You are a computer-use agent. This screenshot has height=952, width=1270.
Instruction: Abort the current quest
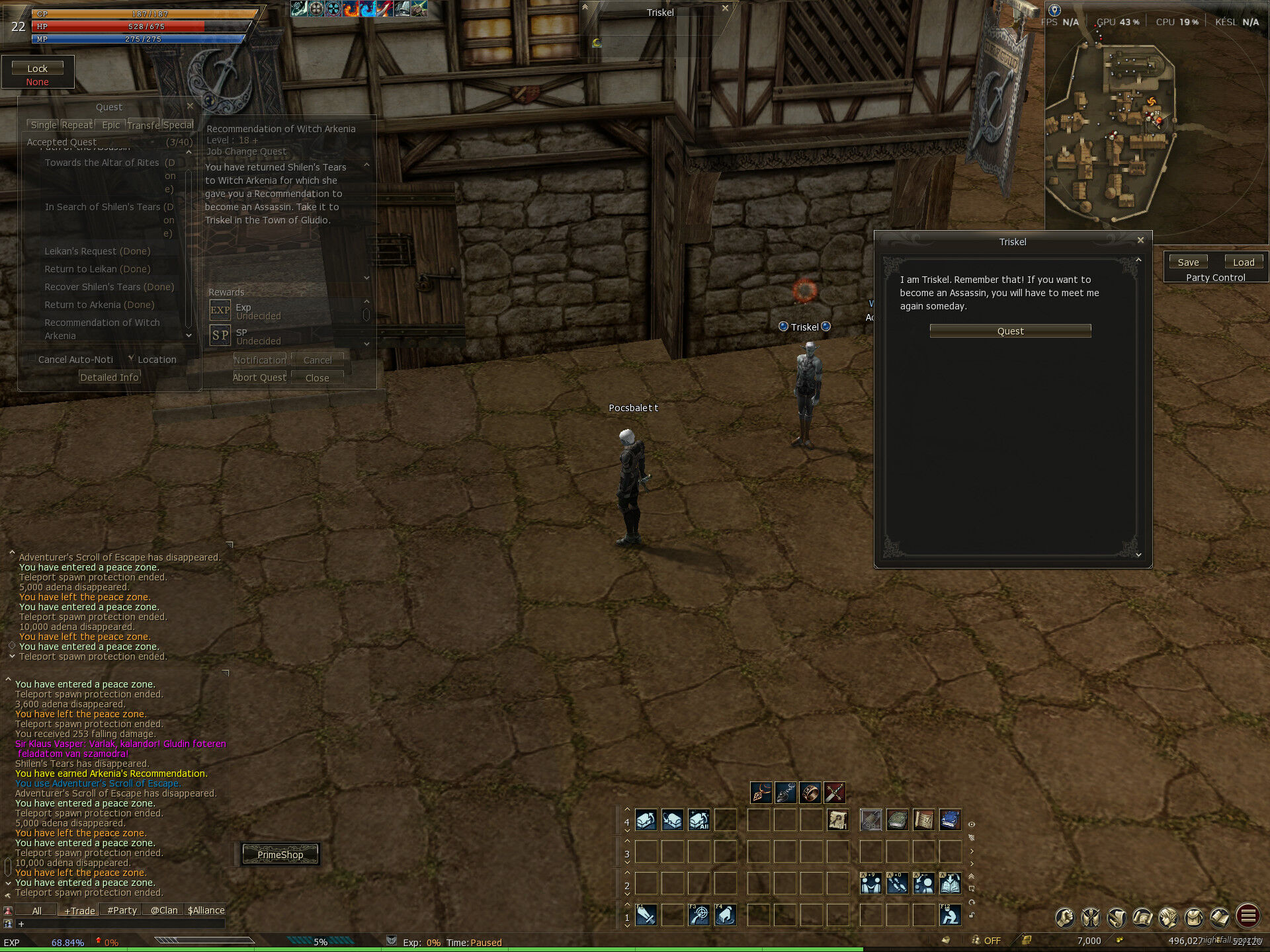(259, 377)
